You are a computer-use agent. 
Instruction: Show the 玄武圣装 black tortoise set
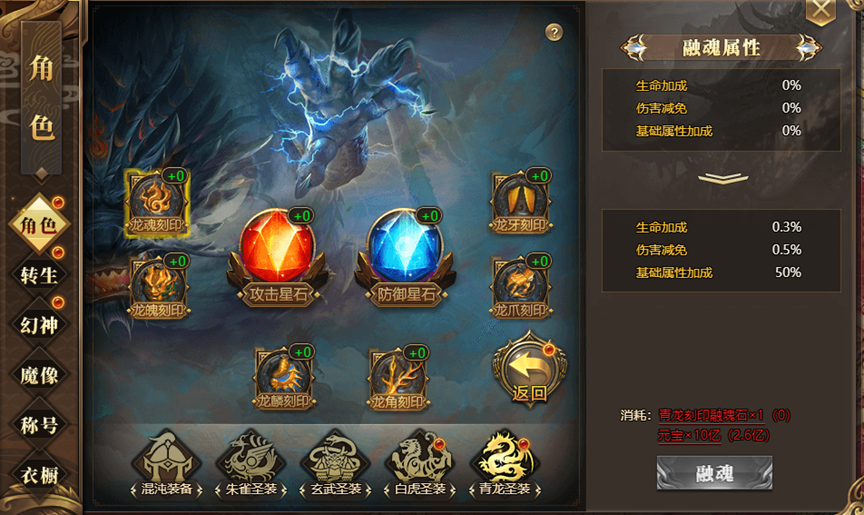click(335, 463)
